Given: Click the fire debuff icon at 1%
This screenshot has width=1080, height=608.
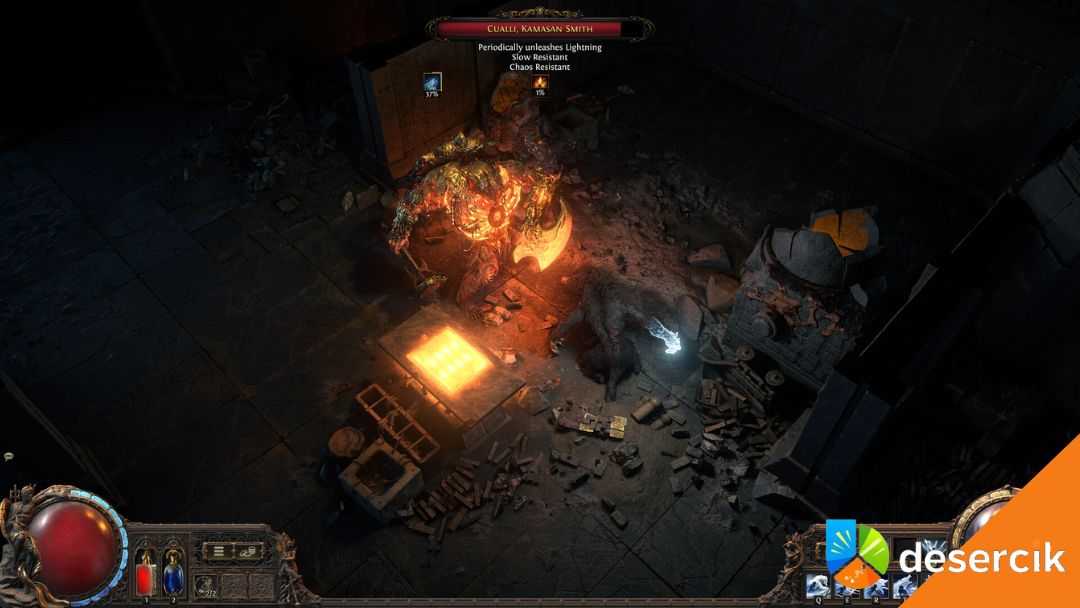Looking at the screenshot, I should point(540,82).
